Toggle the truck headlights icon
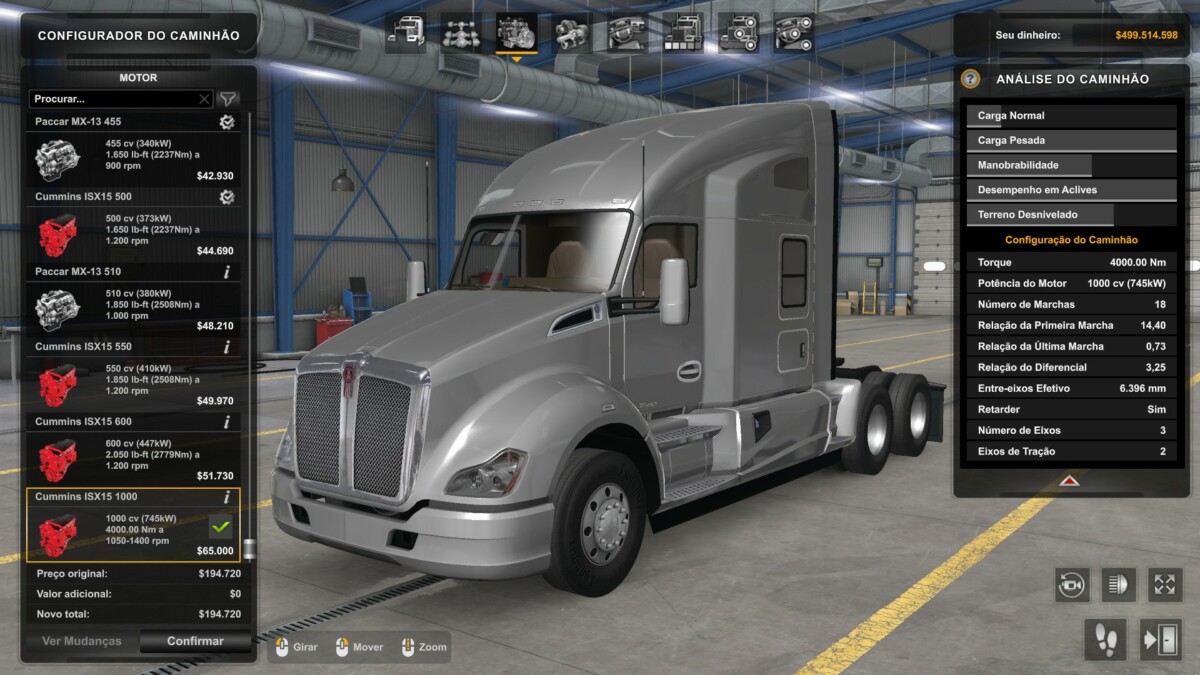Image resolution: width=1200 pixels, height=675 pixels. [x=1118, y=584]
